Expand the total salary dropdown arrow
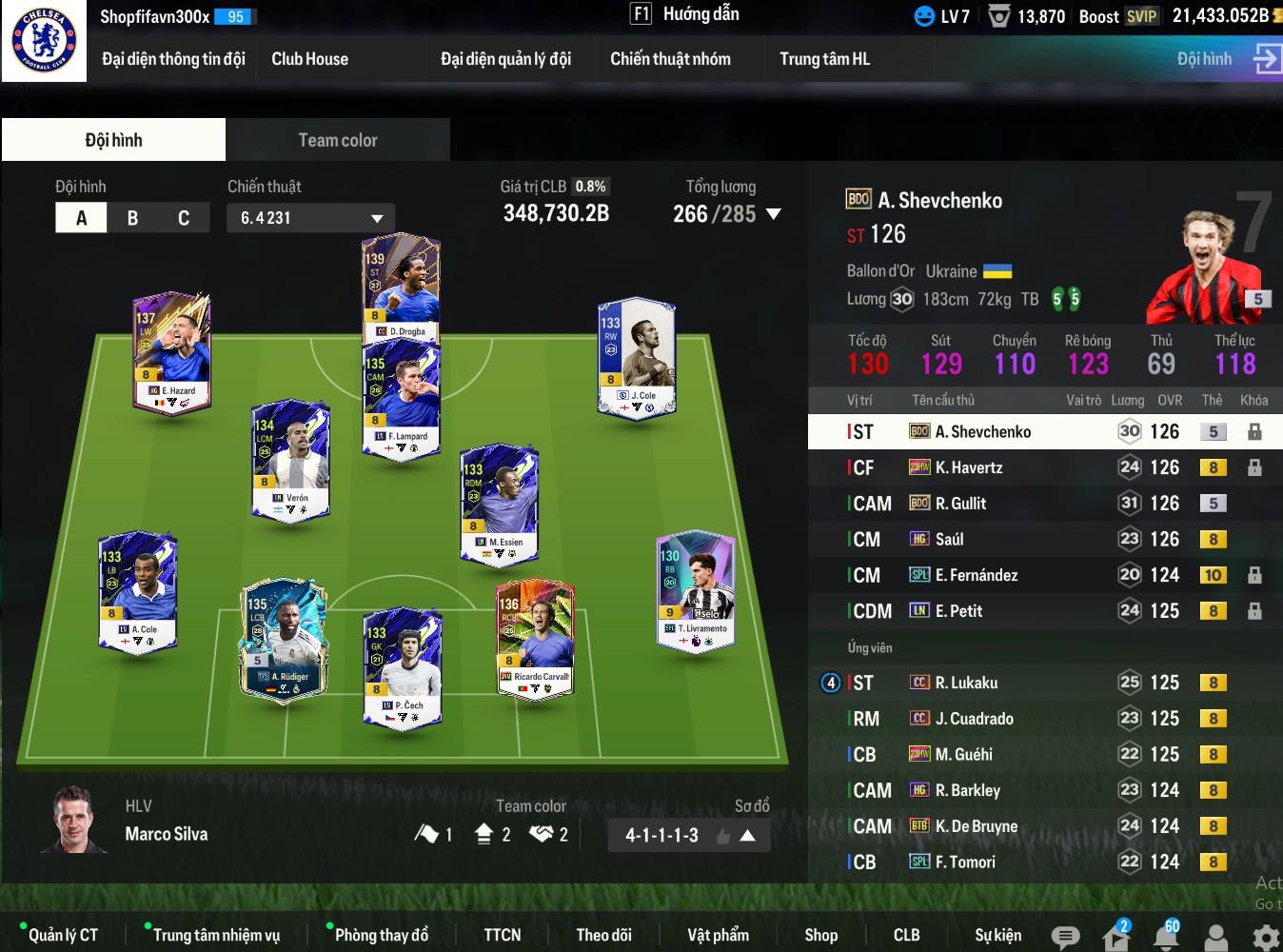The width and height of the screenshot is (1283, 952). 774,214
